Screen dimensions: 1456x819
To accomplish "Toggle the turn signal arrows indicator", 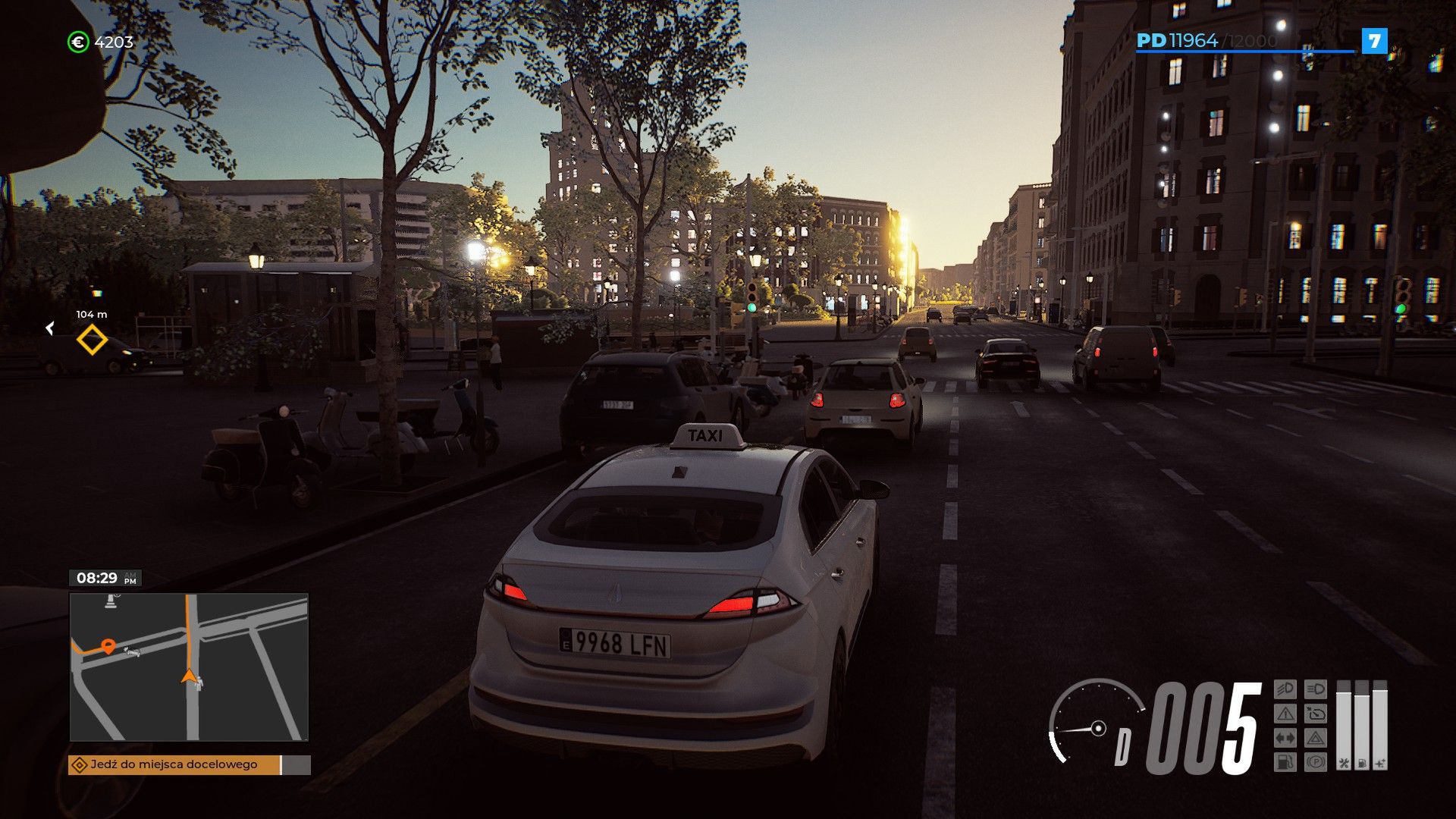I will click(x=1286, y=737).
